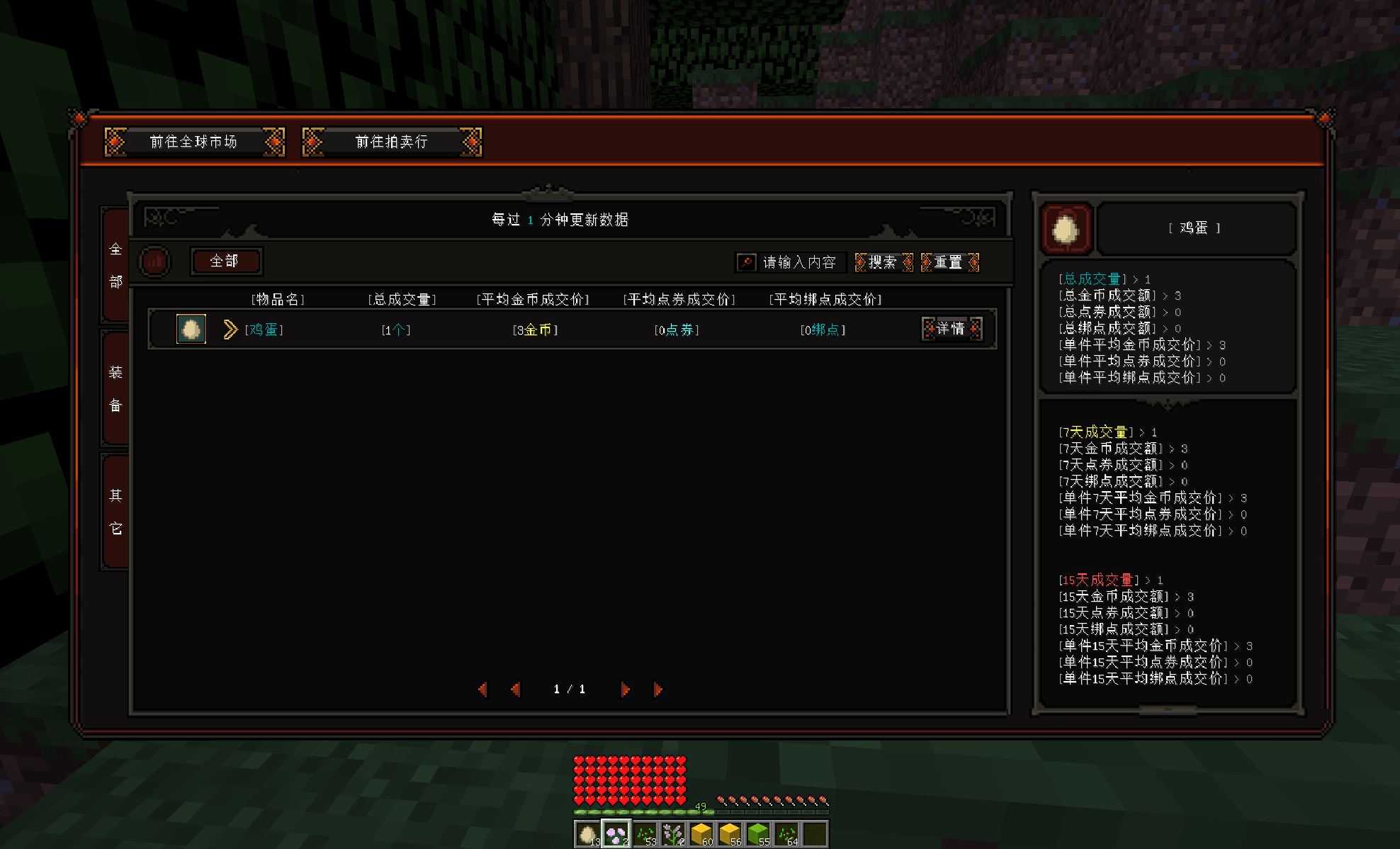
Task: Jump to the last page arrow
Action: (x=657, y=689)
